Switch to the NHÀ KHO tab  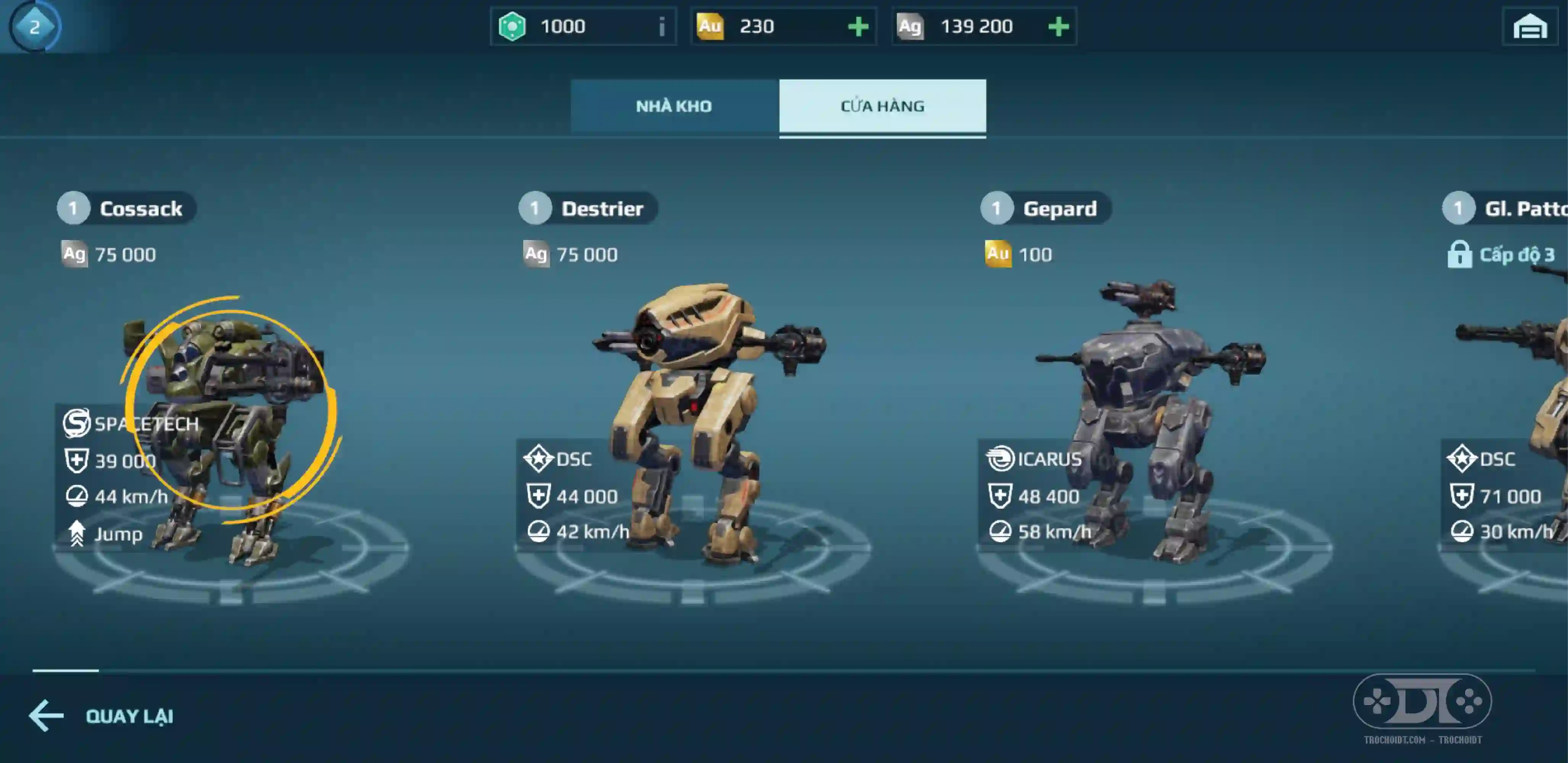pos(674,106)
